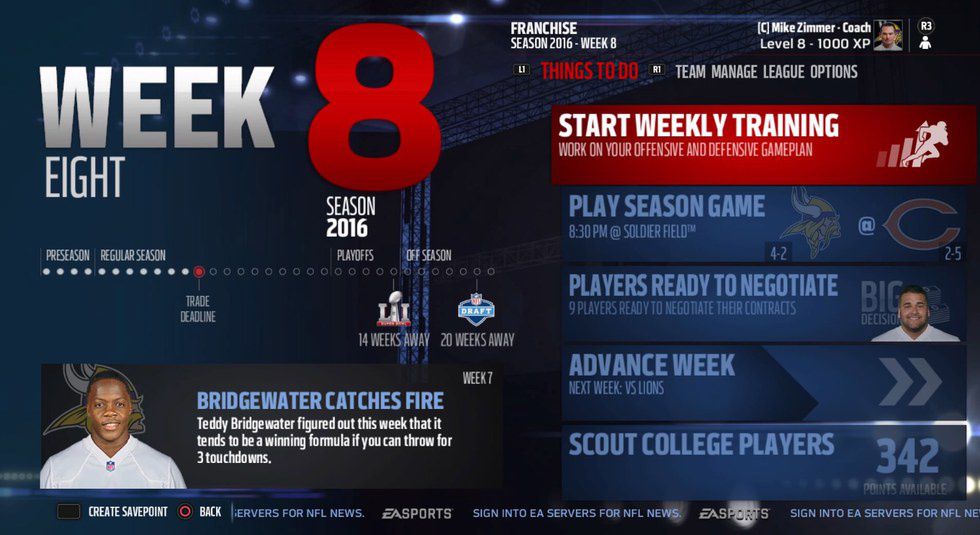Open the League tab

[x=783, y=72]
